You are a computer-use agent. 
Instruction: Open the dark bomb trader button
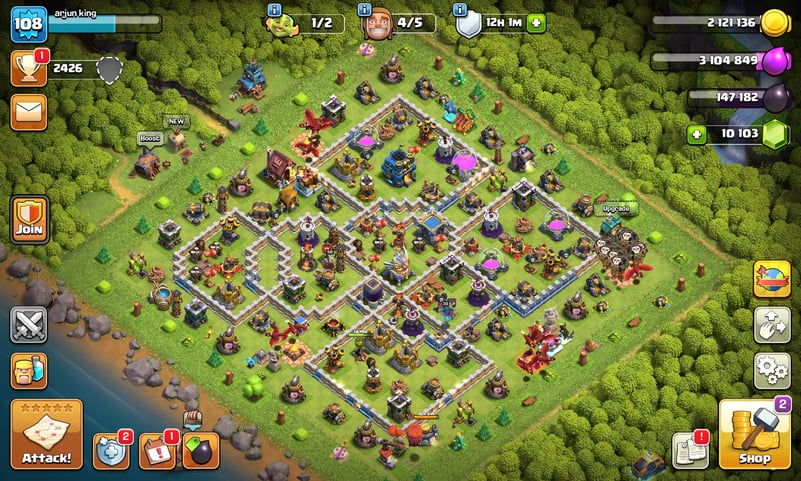[201, 451]
